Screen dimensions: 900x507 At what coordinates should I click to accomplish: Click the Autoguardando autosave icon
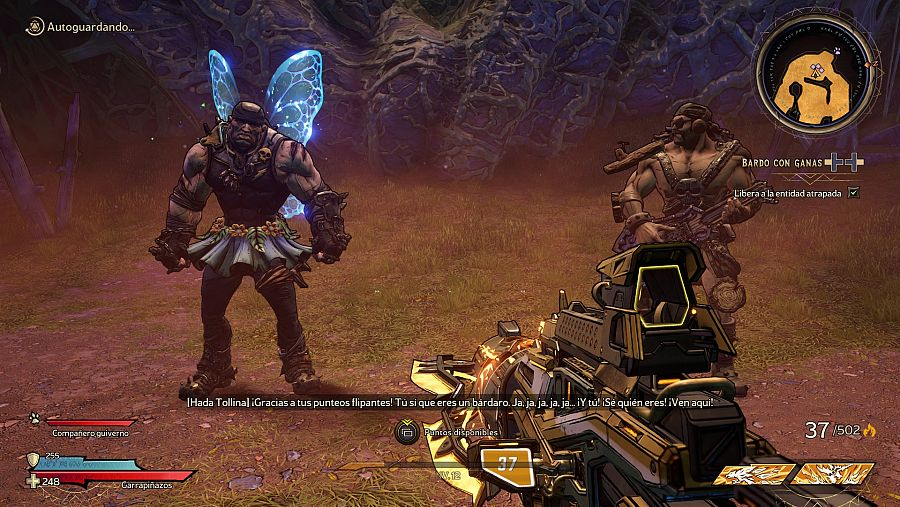(33, 27)
